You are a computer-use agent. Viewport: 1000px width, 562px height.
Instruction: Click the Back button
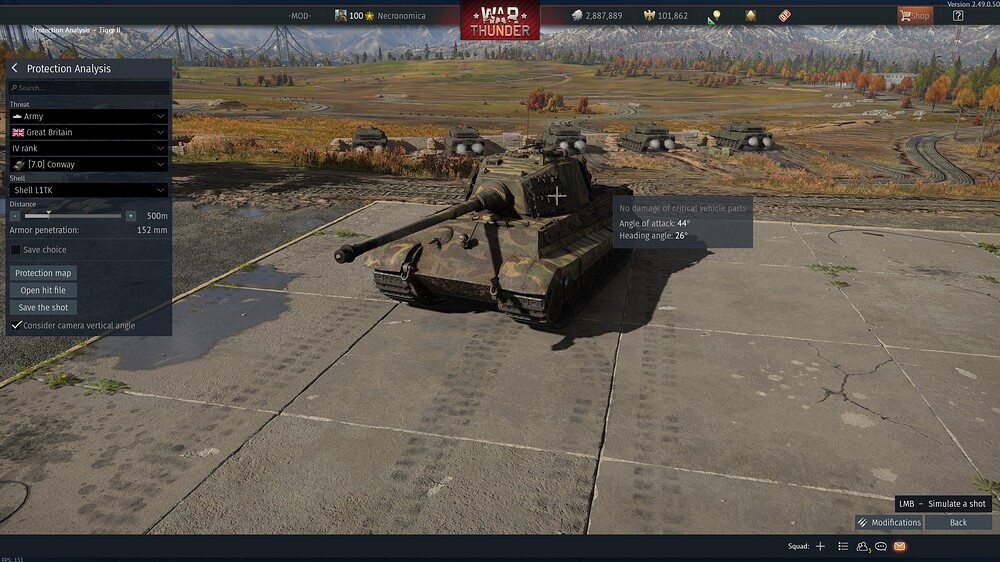pos(958,522)
